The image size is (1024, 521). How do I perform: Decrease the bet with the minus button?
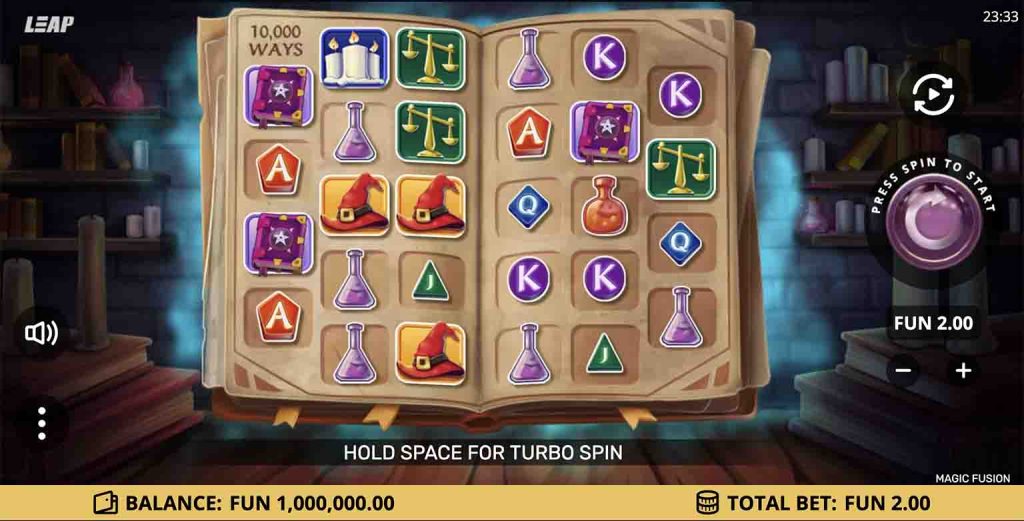click(903, 370)
